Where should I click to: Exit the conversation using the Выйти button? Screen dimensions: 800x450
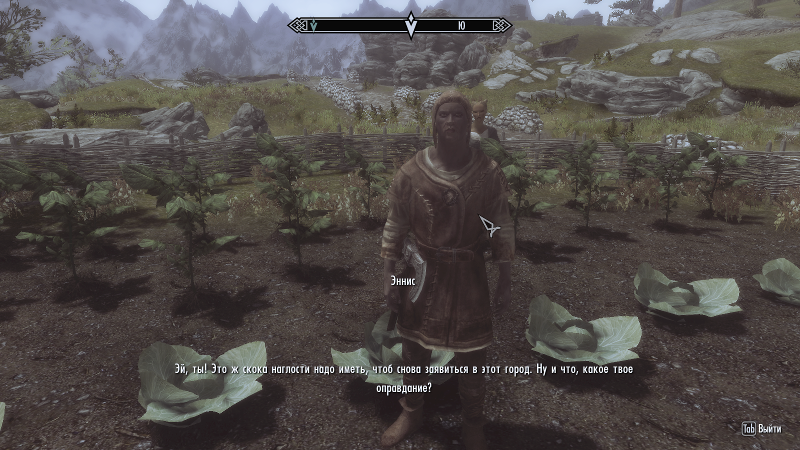tap(762, 428)
